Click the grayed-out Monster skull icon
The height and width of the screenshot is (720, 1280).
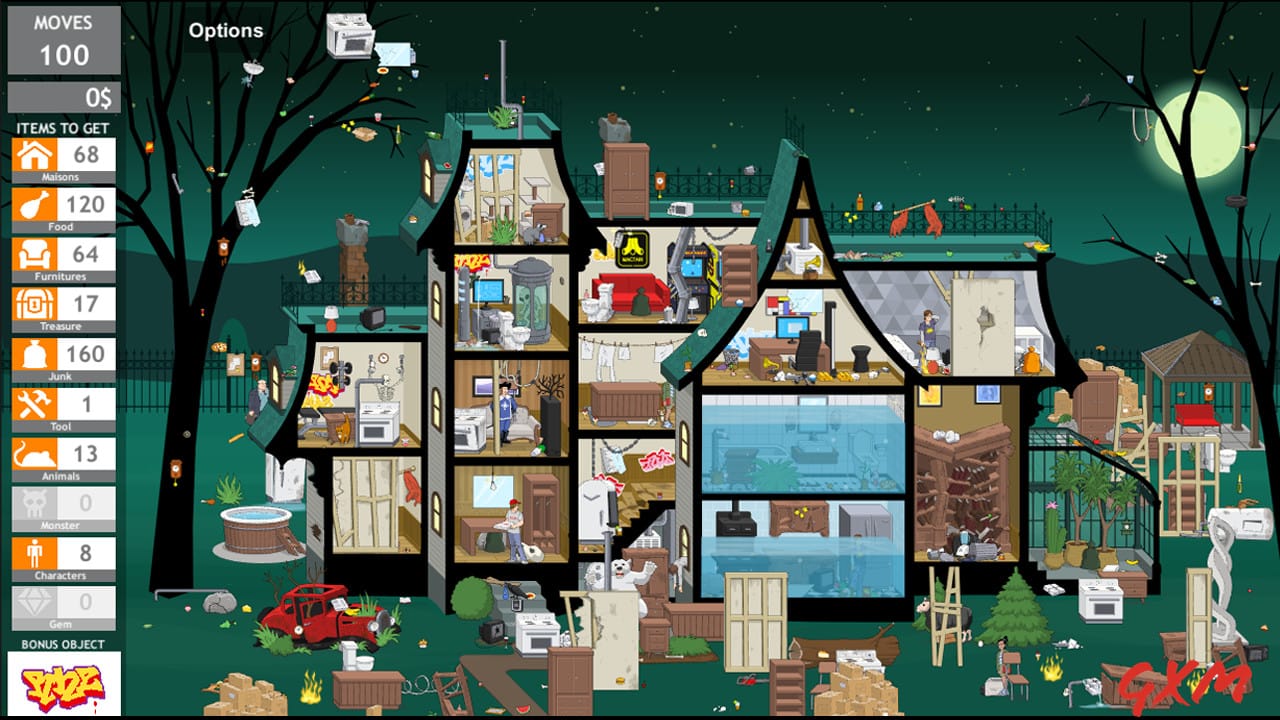pos(34,502)
